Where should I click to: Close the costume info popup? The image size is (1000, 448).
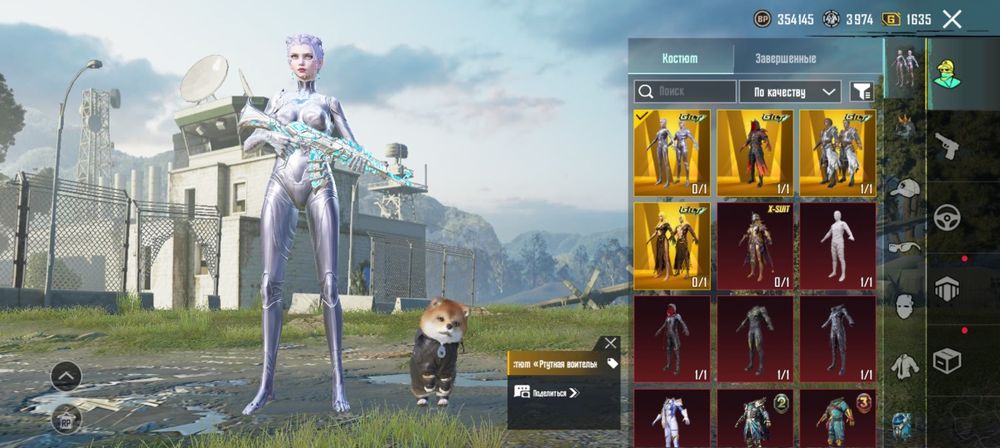click(611, 343)
